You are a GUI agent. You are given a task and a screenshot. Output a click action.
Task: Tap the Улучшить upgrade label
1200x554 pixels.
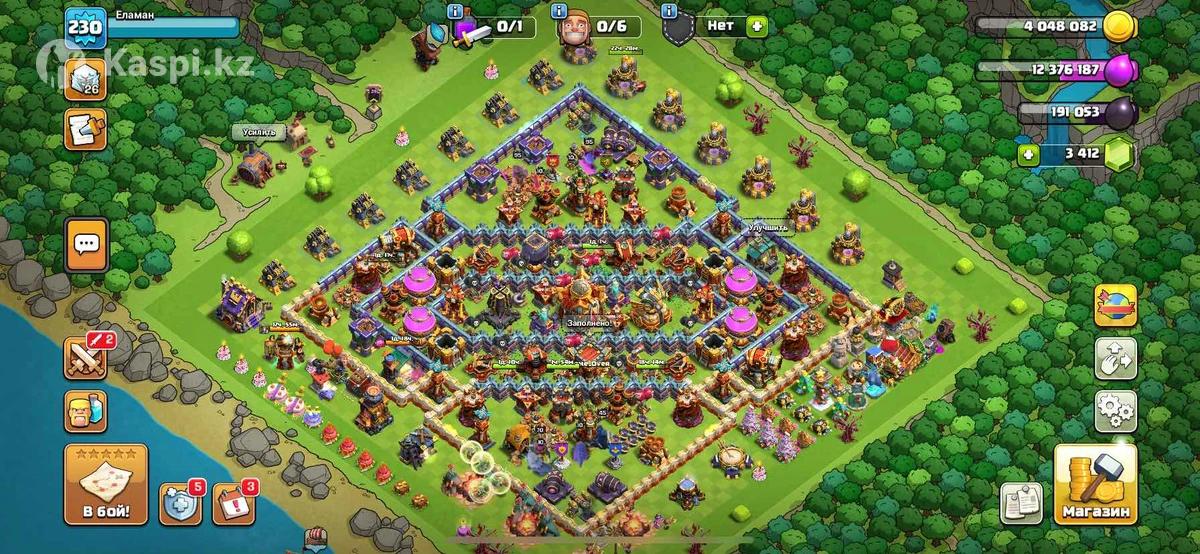(x=768, y=227)
